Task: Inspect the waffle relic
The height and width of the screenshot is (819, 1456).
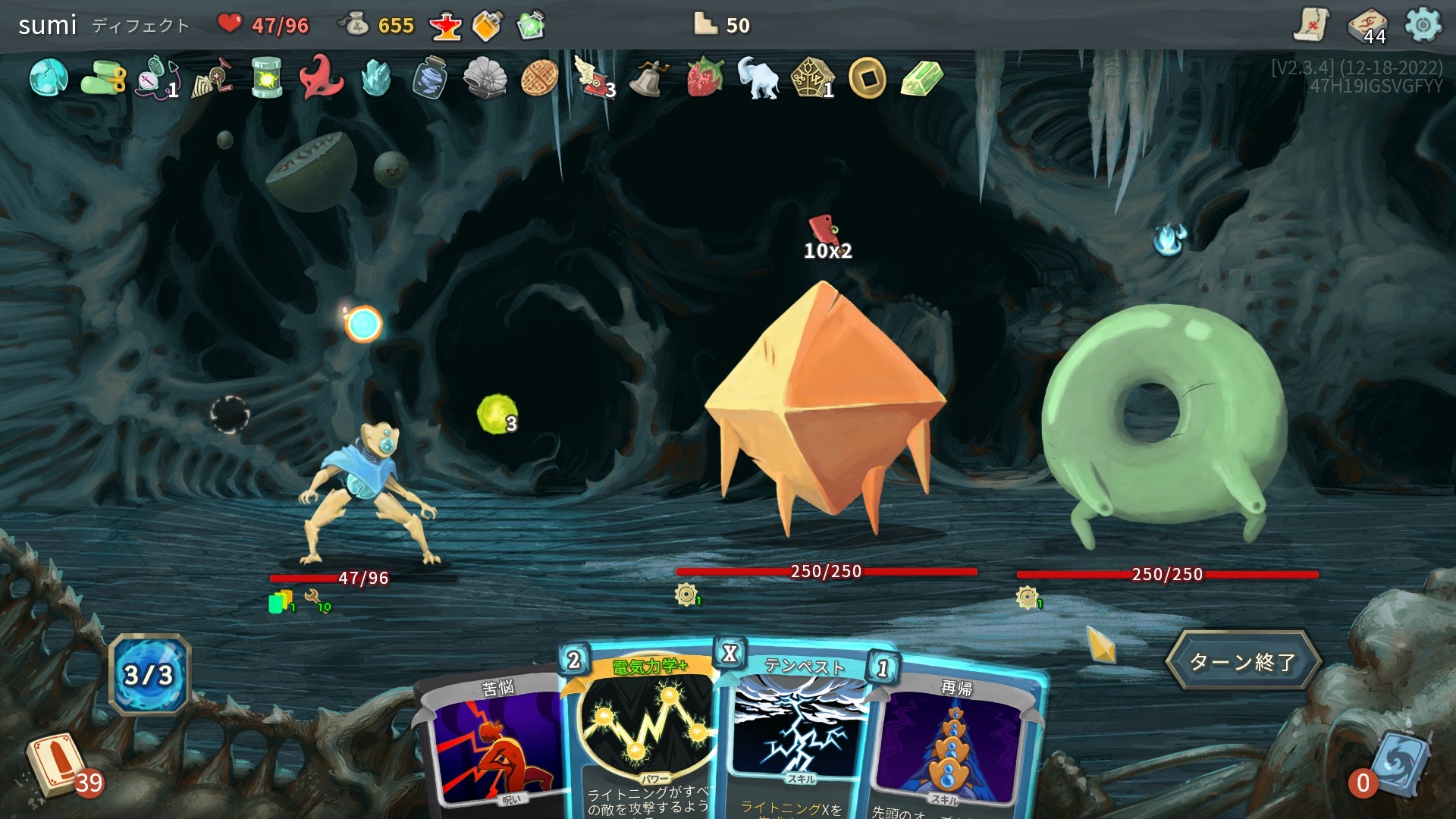Action: pos(540,77)
